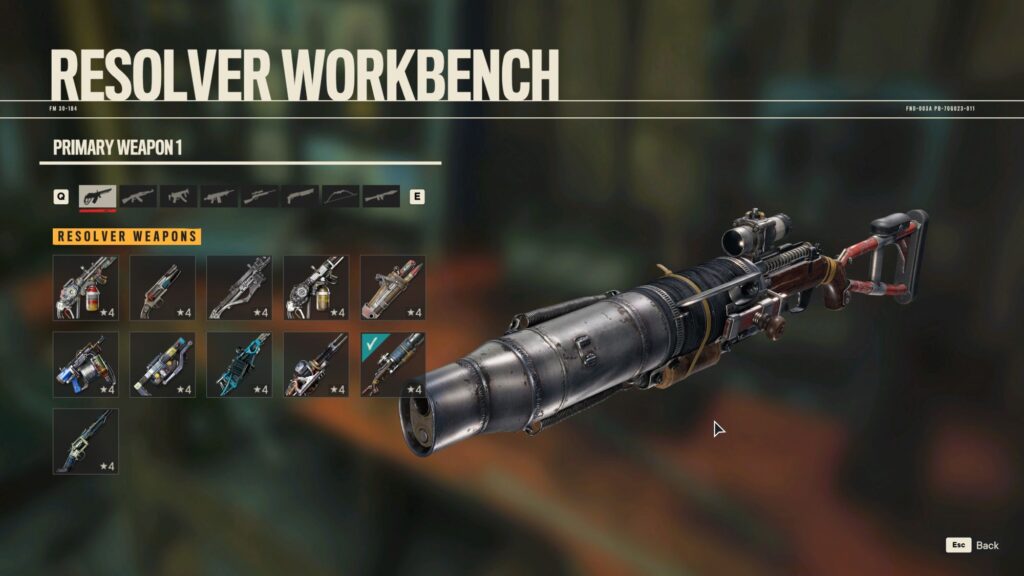Viewport: 1024px width, 576px height.
Task: Select the shotgun category tab
Action: 300,196
